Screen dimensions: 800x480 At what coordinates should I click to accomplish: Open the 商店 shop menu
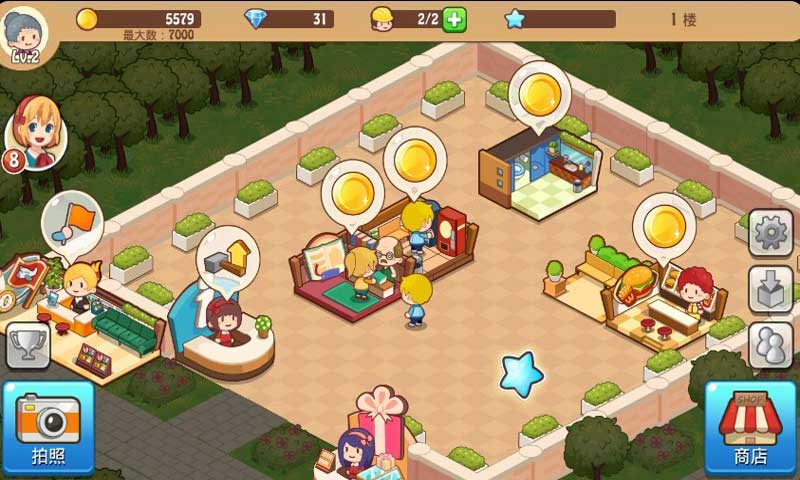coord(750,426)
